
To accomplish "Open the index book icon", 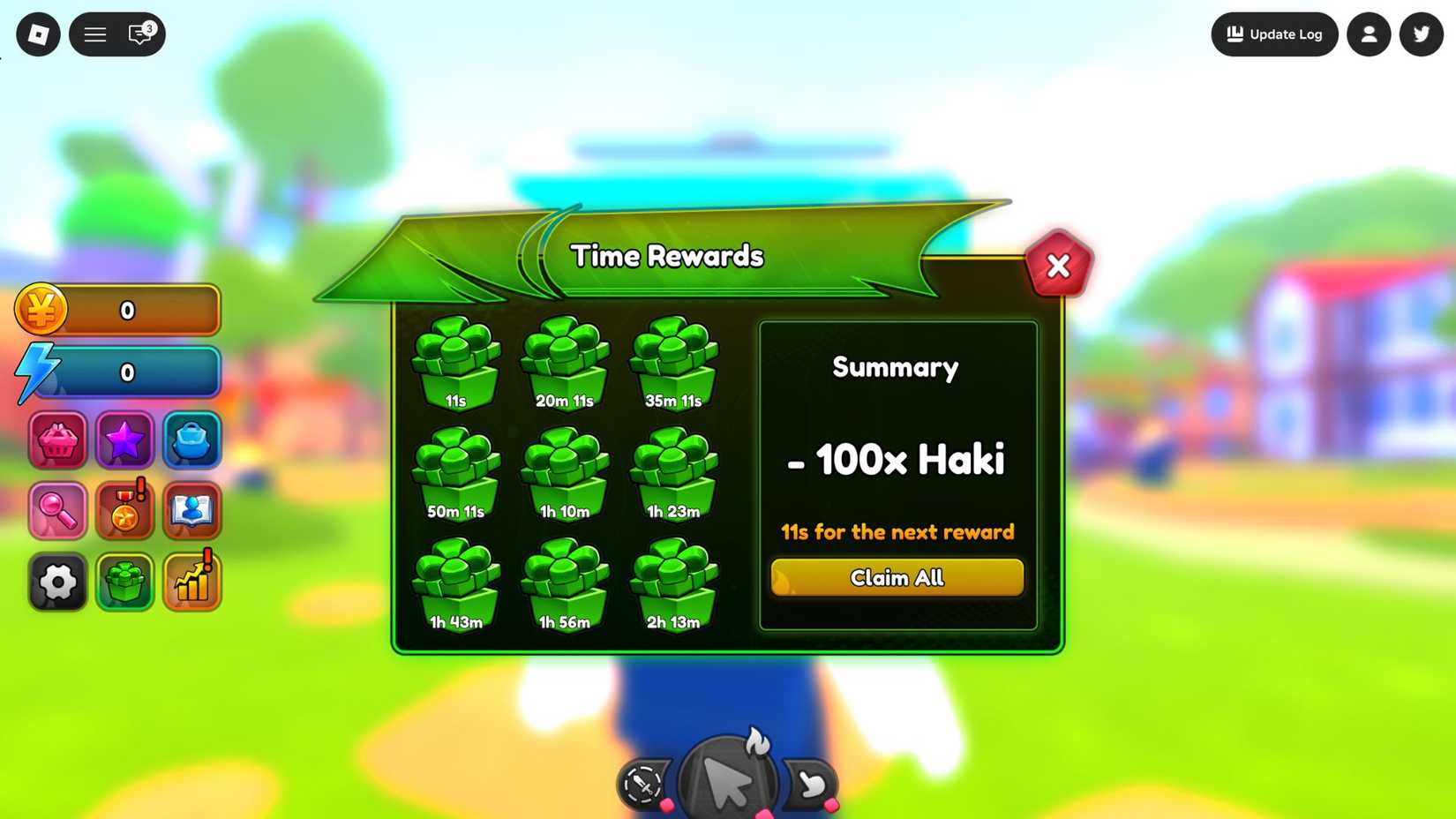I will (191, 510).
